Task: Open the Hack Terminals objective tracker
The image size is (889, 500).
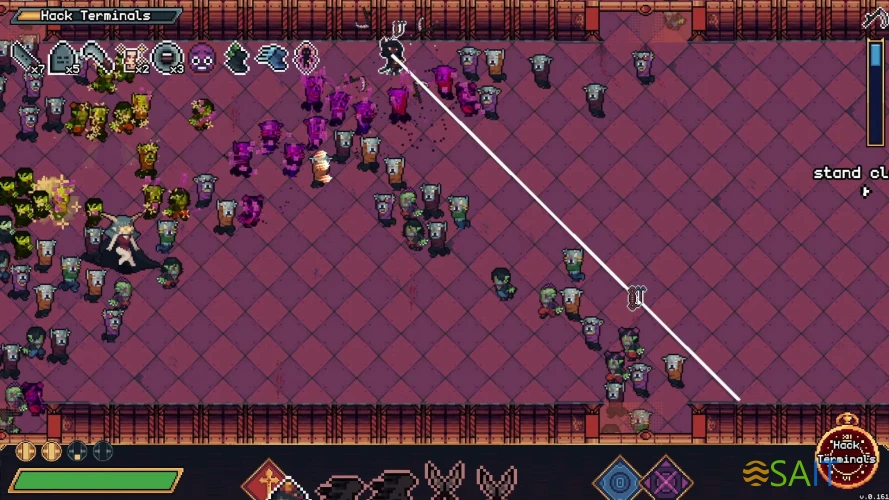Action: click(x=97, y=16)
